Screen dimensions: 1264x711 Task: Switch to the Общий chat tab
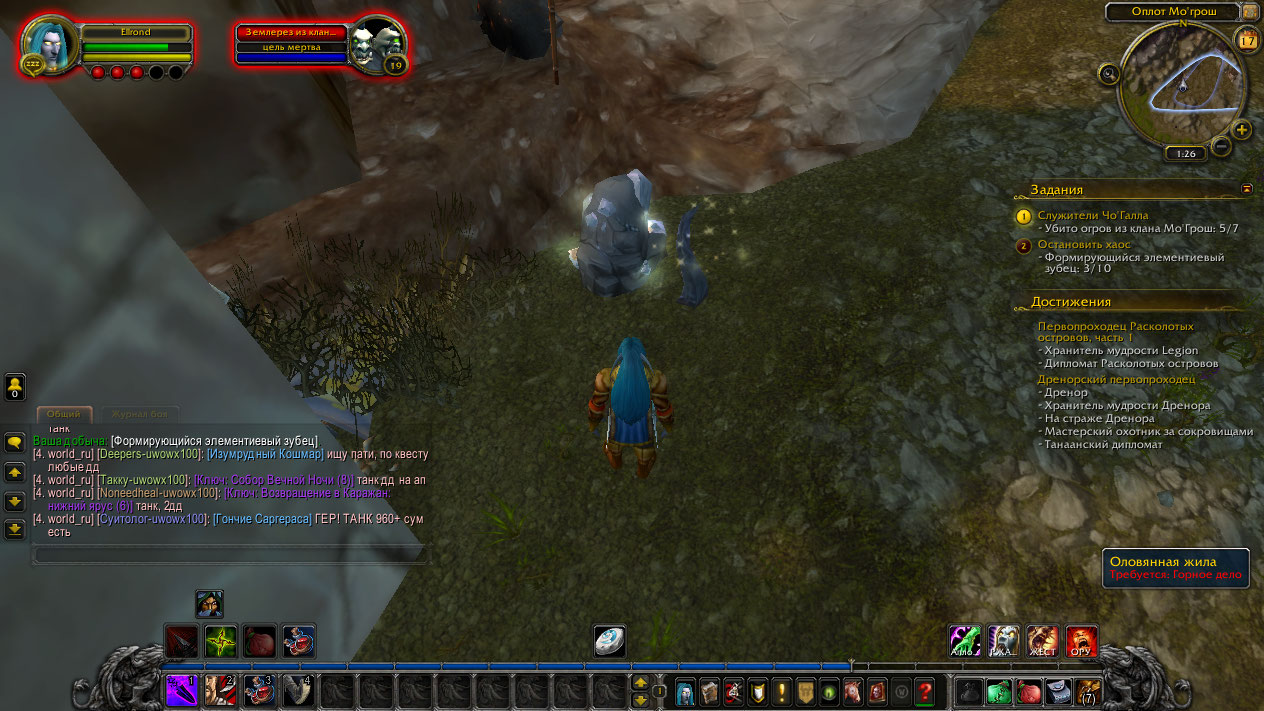coord(64,414)
